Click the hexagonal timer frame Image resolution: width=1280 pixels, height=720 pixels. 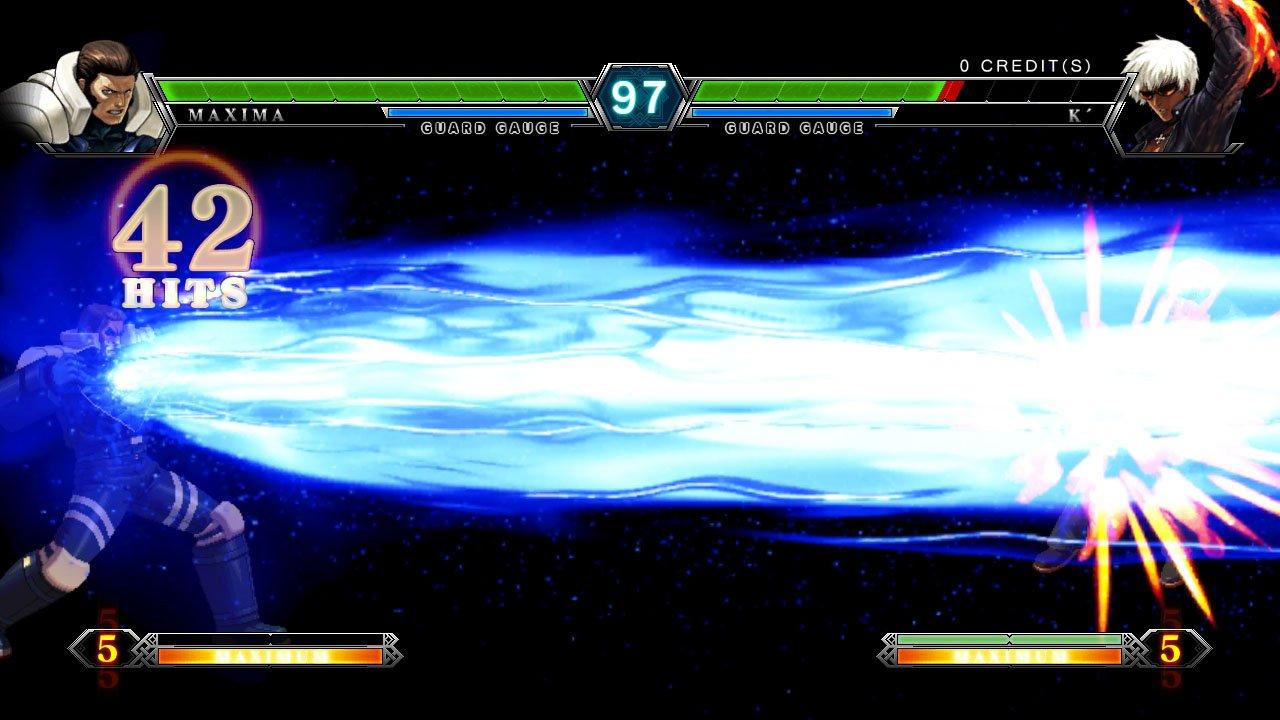tap(640, 97)
